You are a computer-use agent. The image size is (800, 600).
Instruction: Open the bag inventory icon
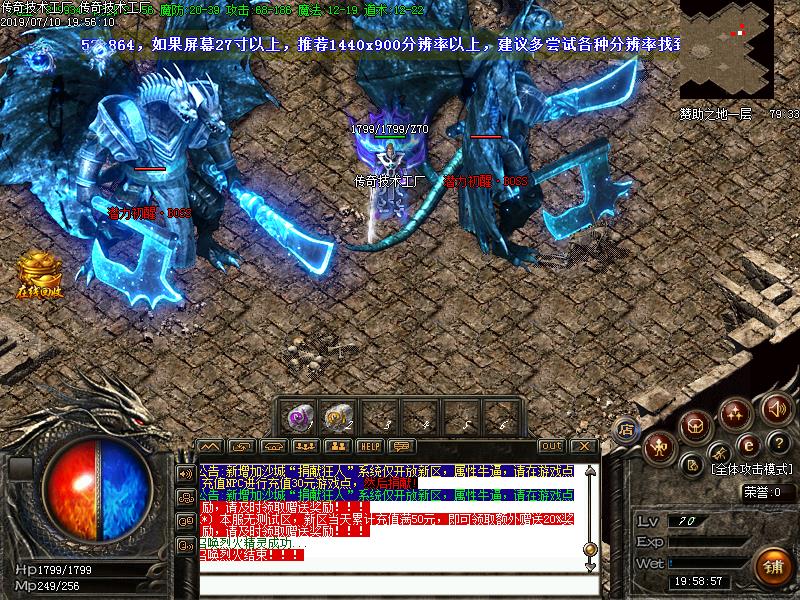point(697,427)
